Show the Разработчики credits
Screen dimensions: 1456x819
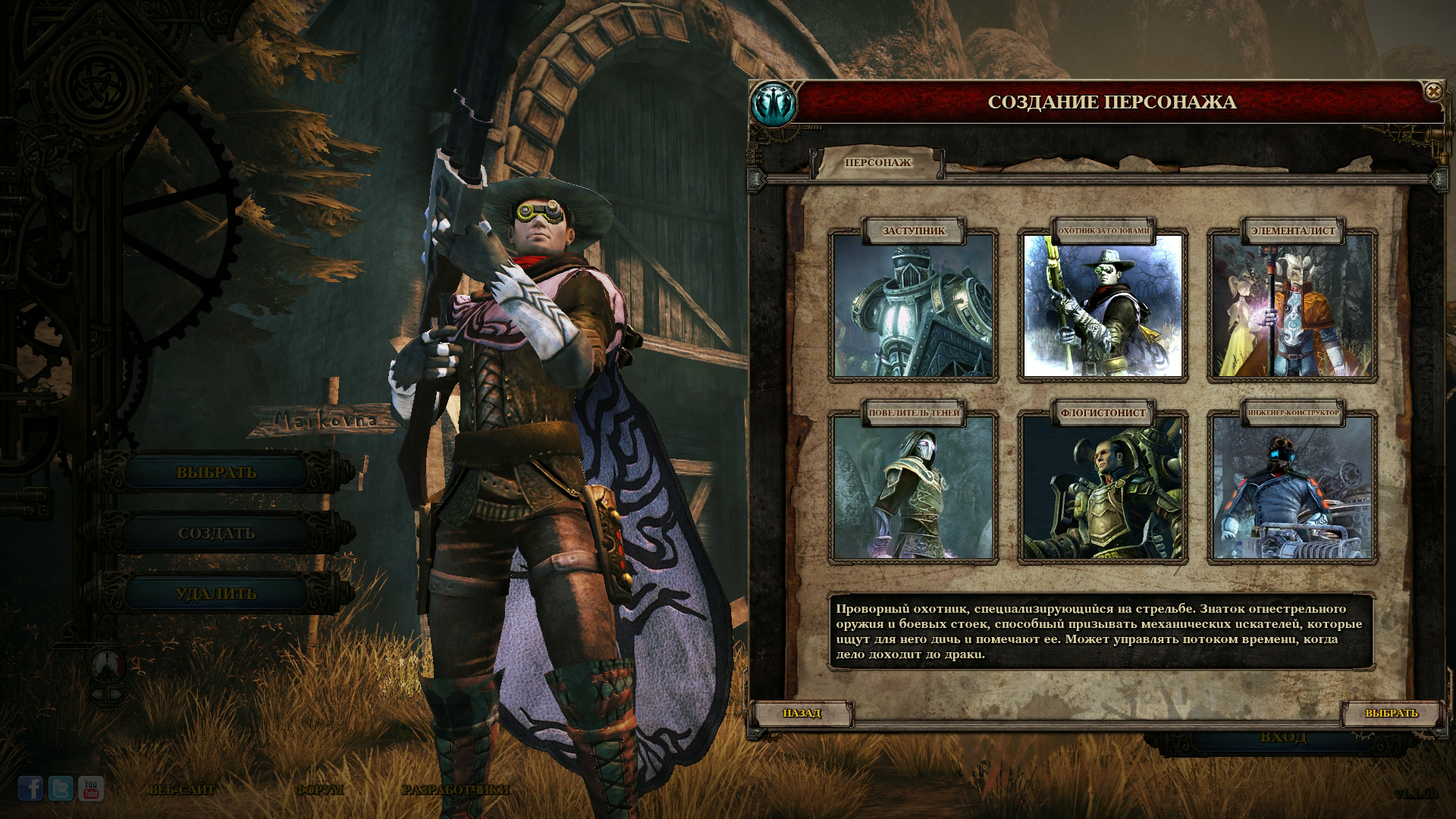click(x=456, y=789)
